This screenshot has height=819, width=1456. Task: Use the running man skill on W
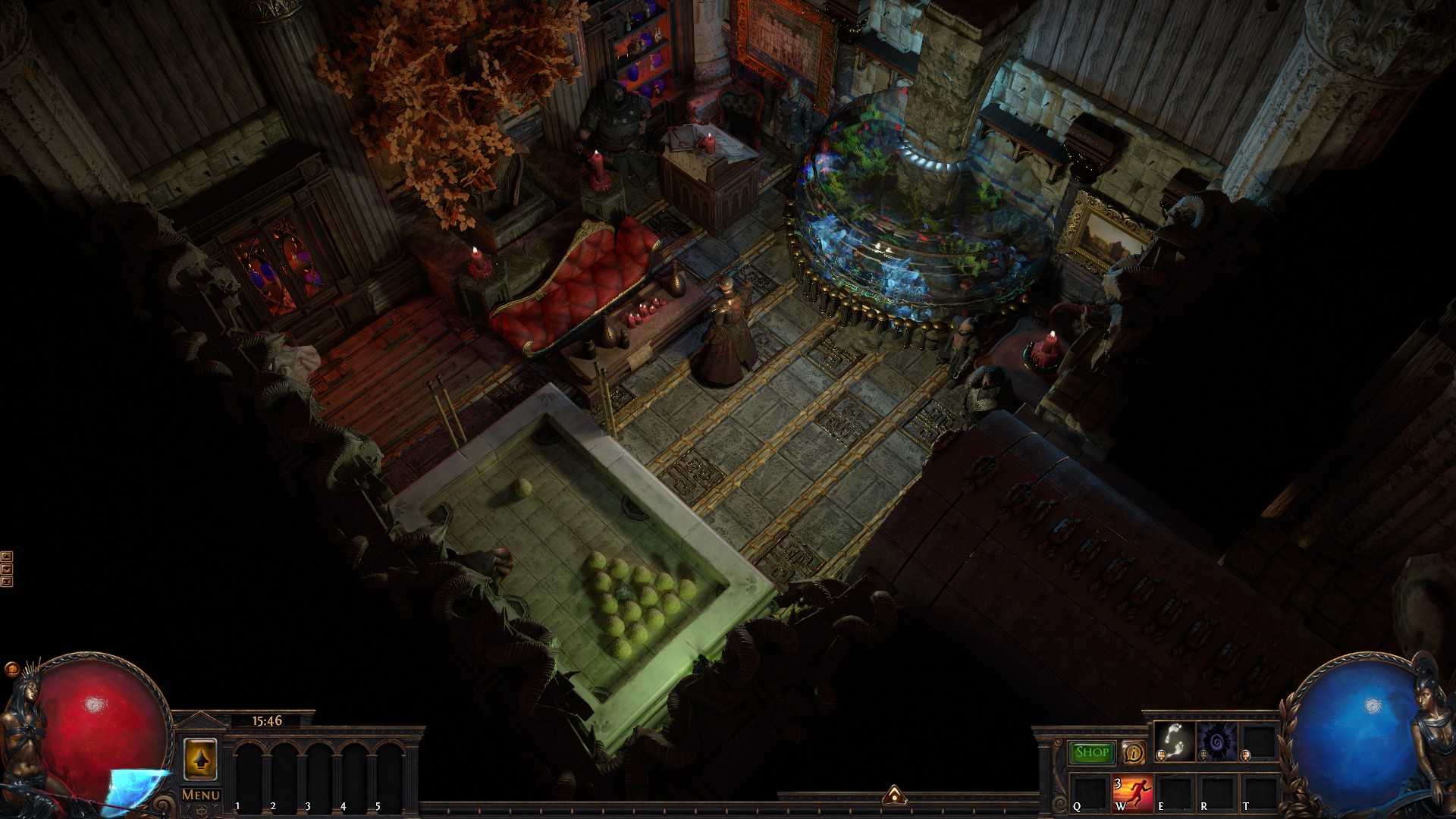1132,794
